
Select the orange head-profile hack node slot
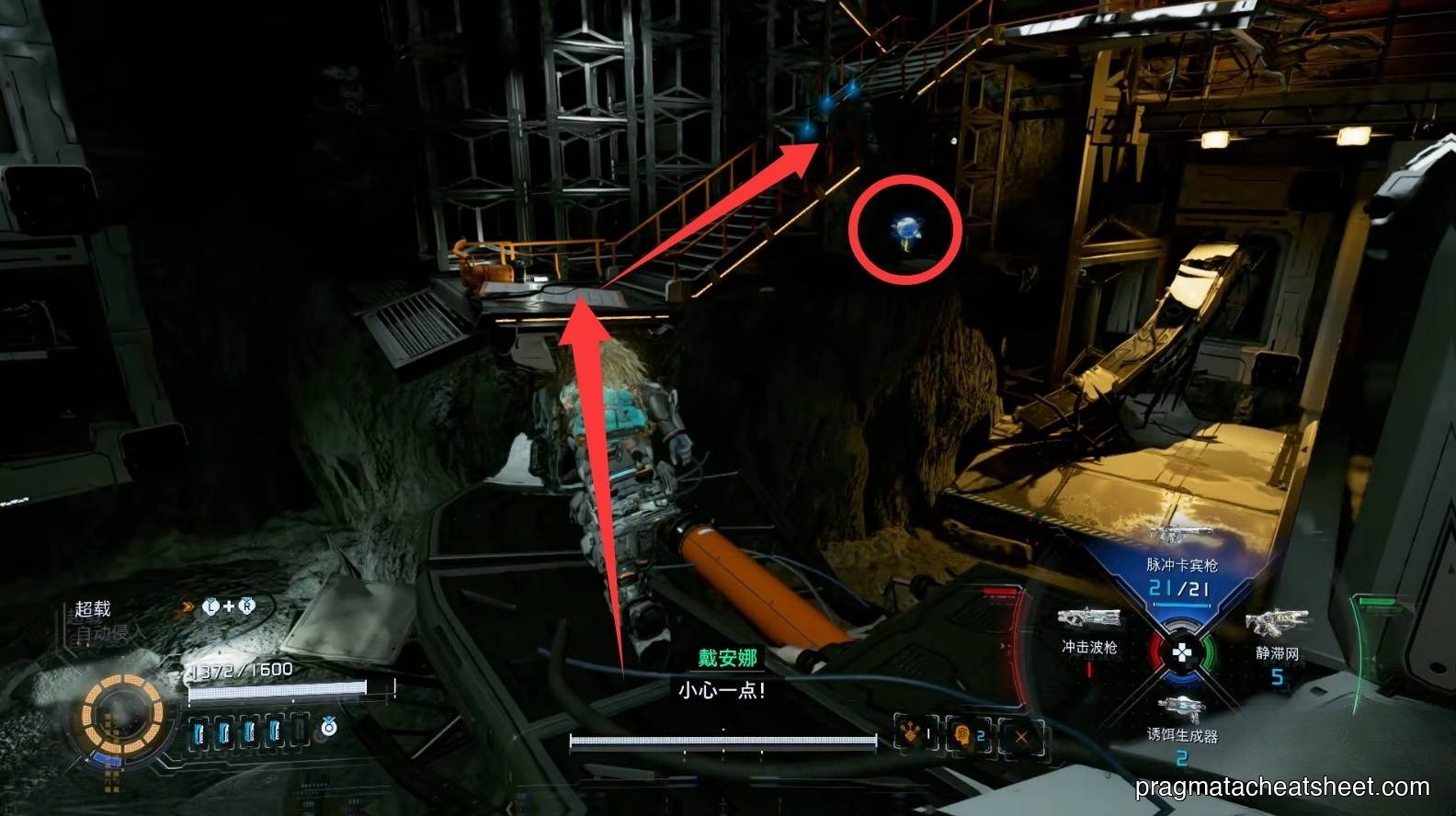(x=966, y=735)
